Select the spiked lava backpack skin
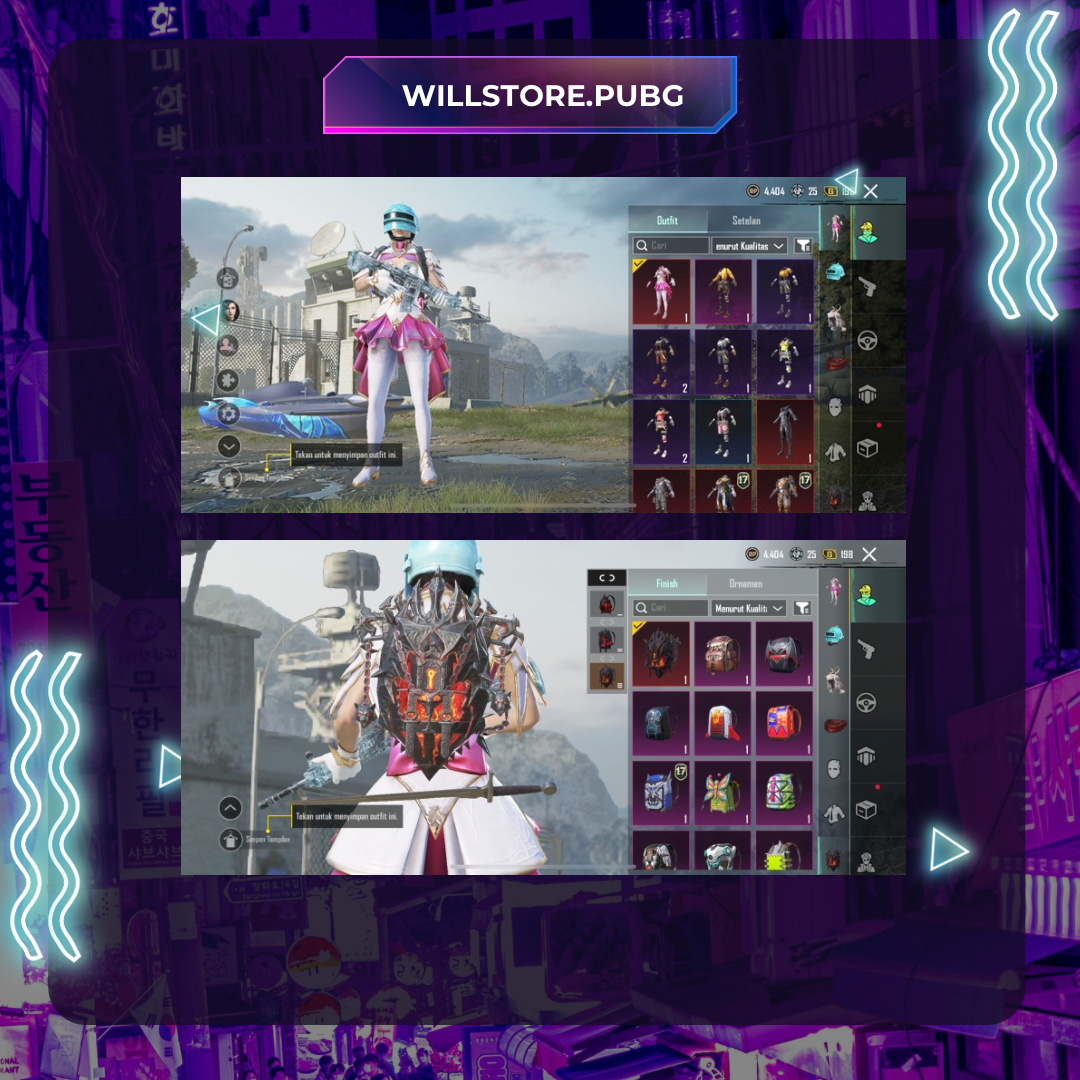This screenshot has width=1080, height=1080. [661, 655]
